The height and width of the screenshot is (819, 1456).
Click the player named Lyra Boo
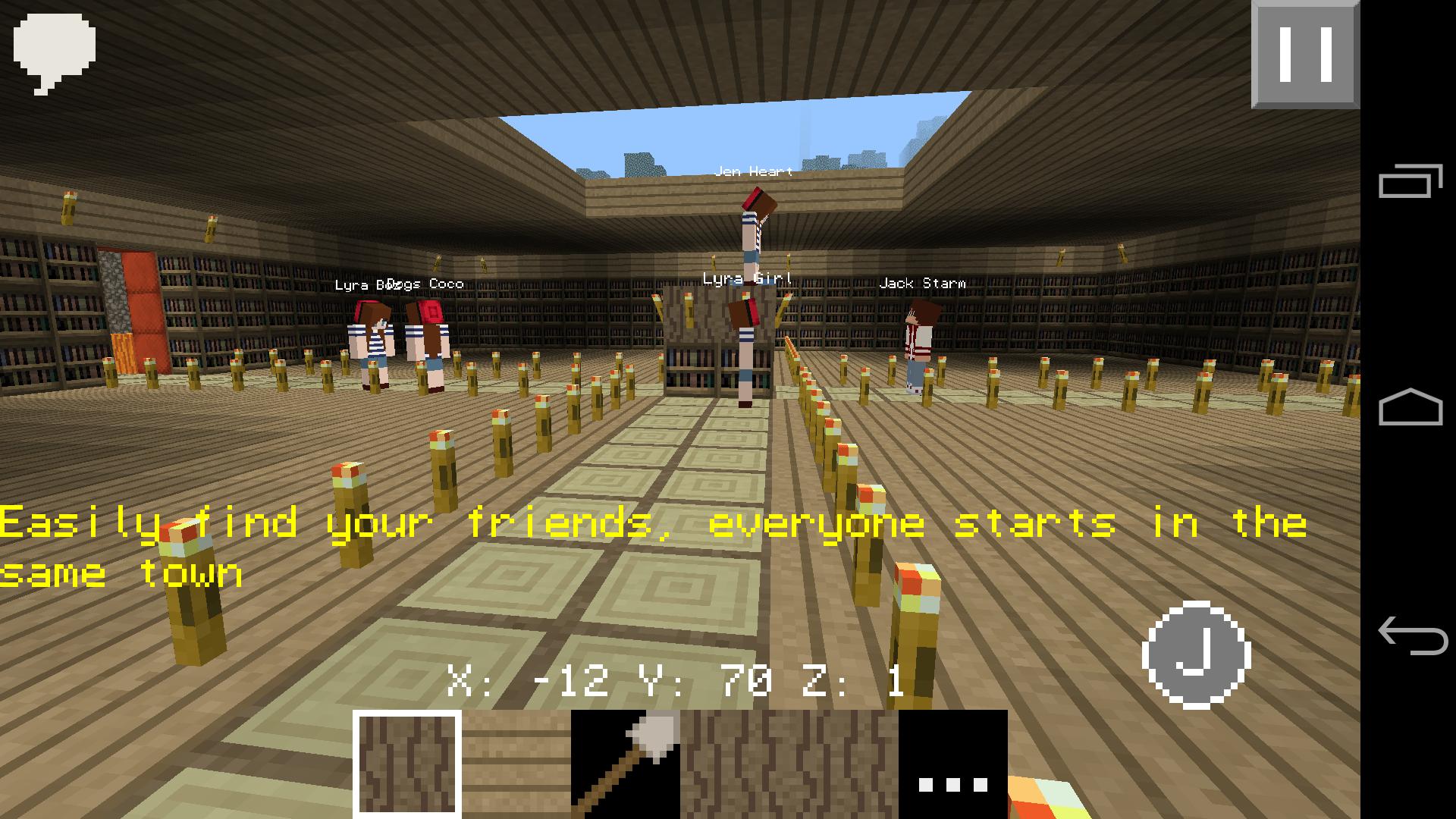pyautogui.click(x=370, y=341)
